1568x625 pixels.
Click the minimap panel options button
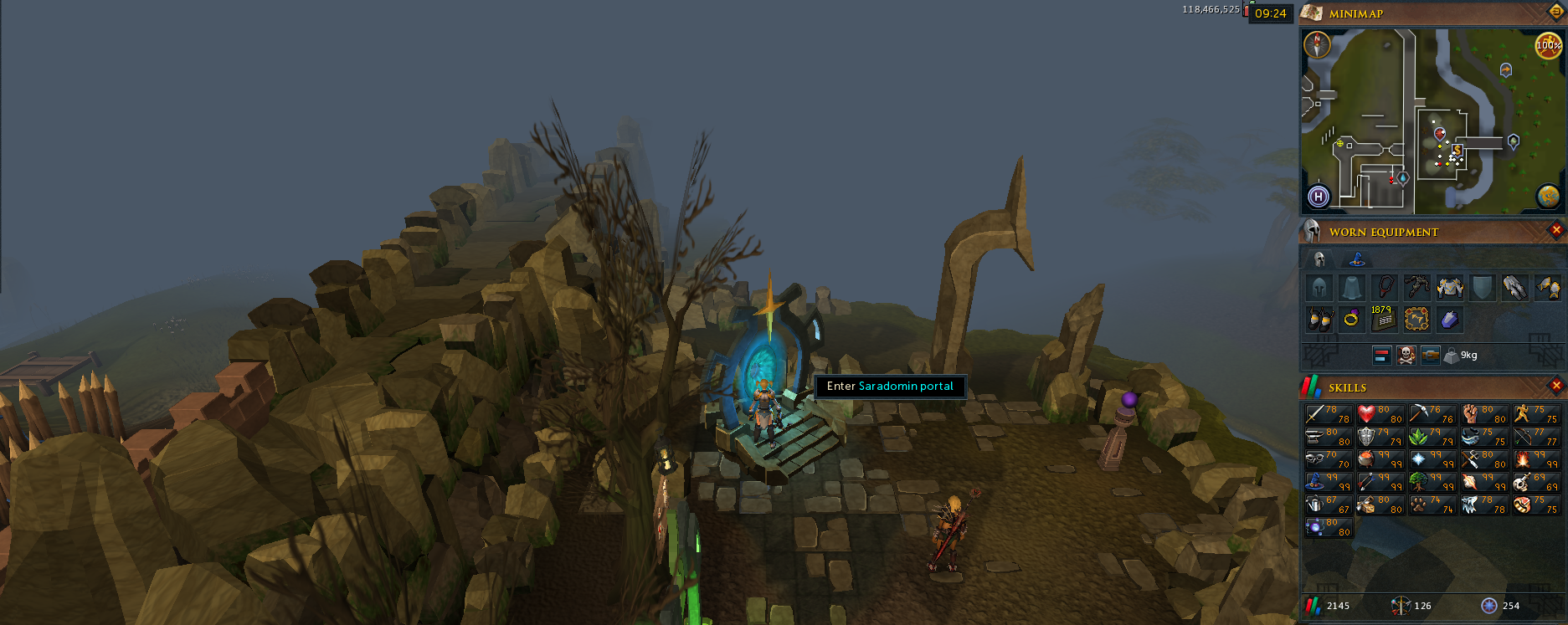tap(1556, 12)
